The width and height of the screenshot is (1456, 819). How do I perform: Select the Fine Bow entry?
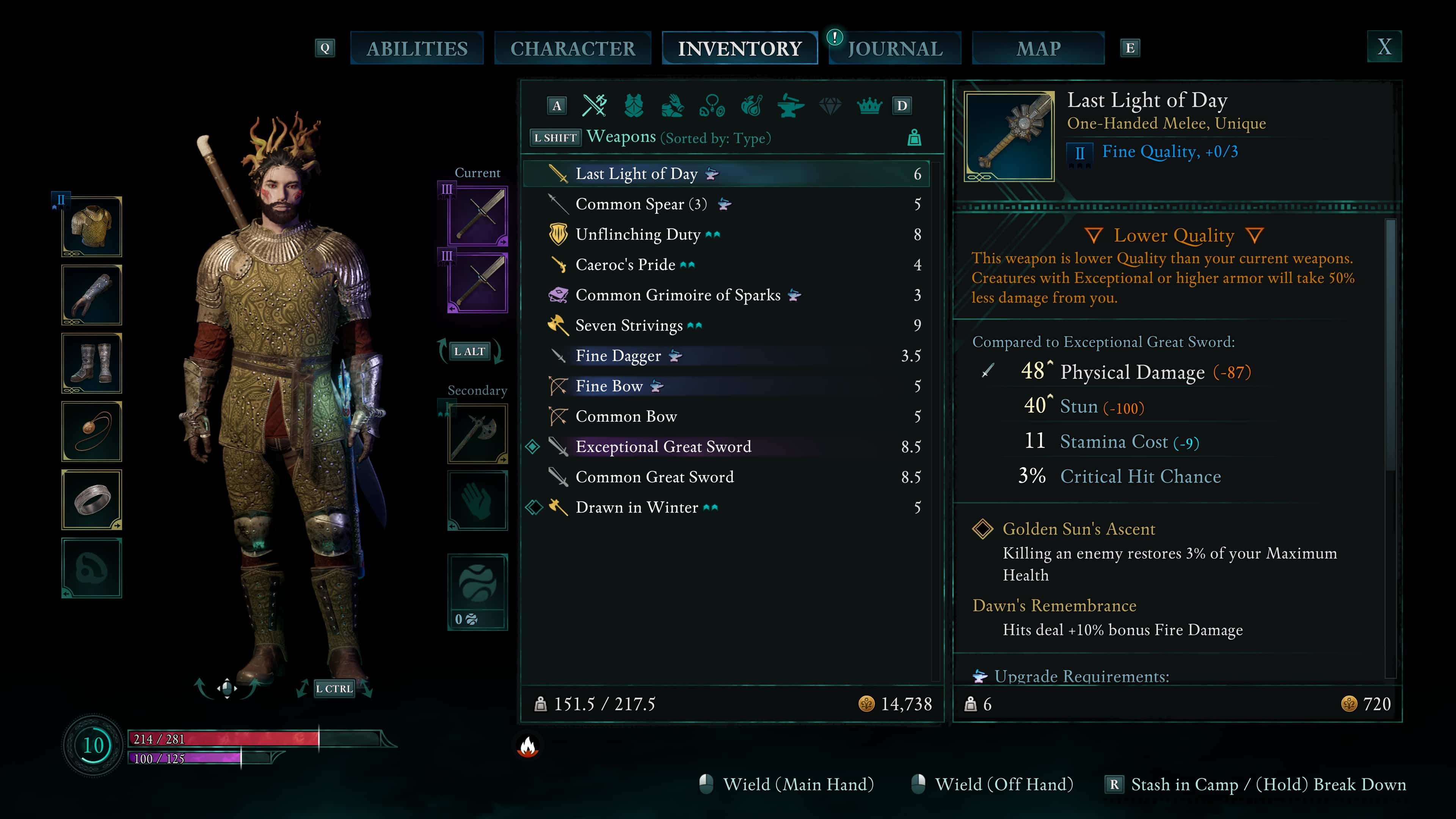click(x=609, y=386)
